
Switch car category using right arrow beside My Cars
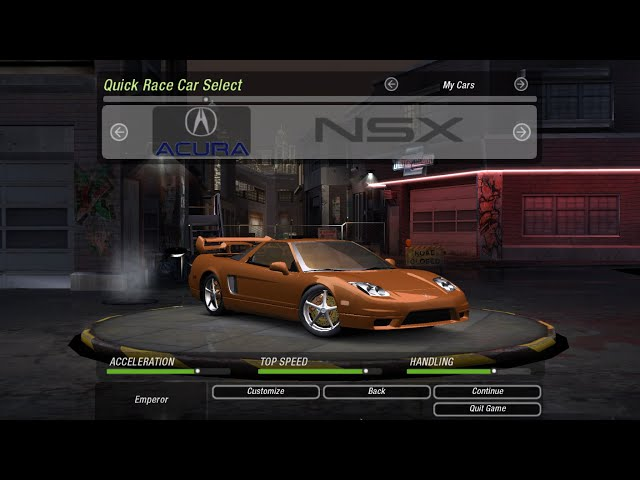[x=521, y=85]
